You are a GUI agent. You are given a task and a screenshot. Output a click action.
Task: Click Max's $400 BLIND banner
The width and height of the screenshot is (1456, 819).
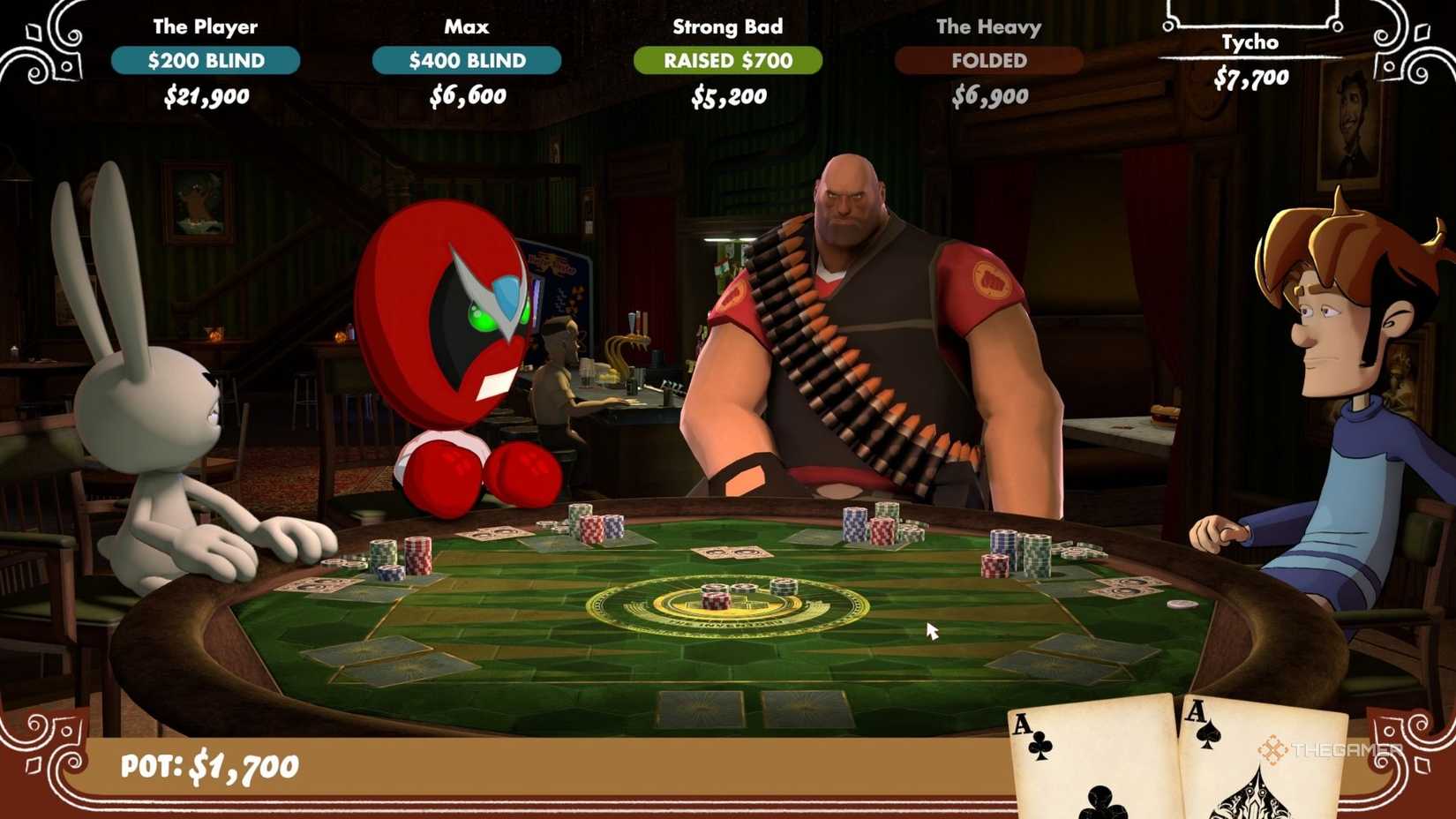tap(468, 61)
